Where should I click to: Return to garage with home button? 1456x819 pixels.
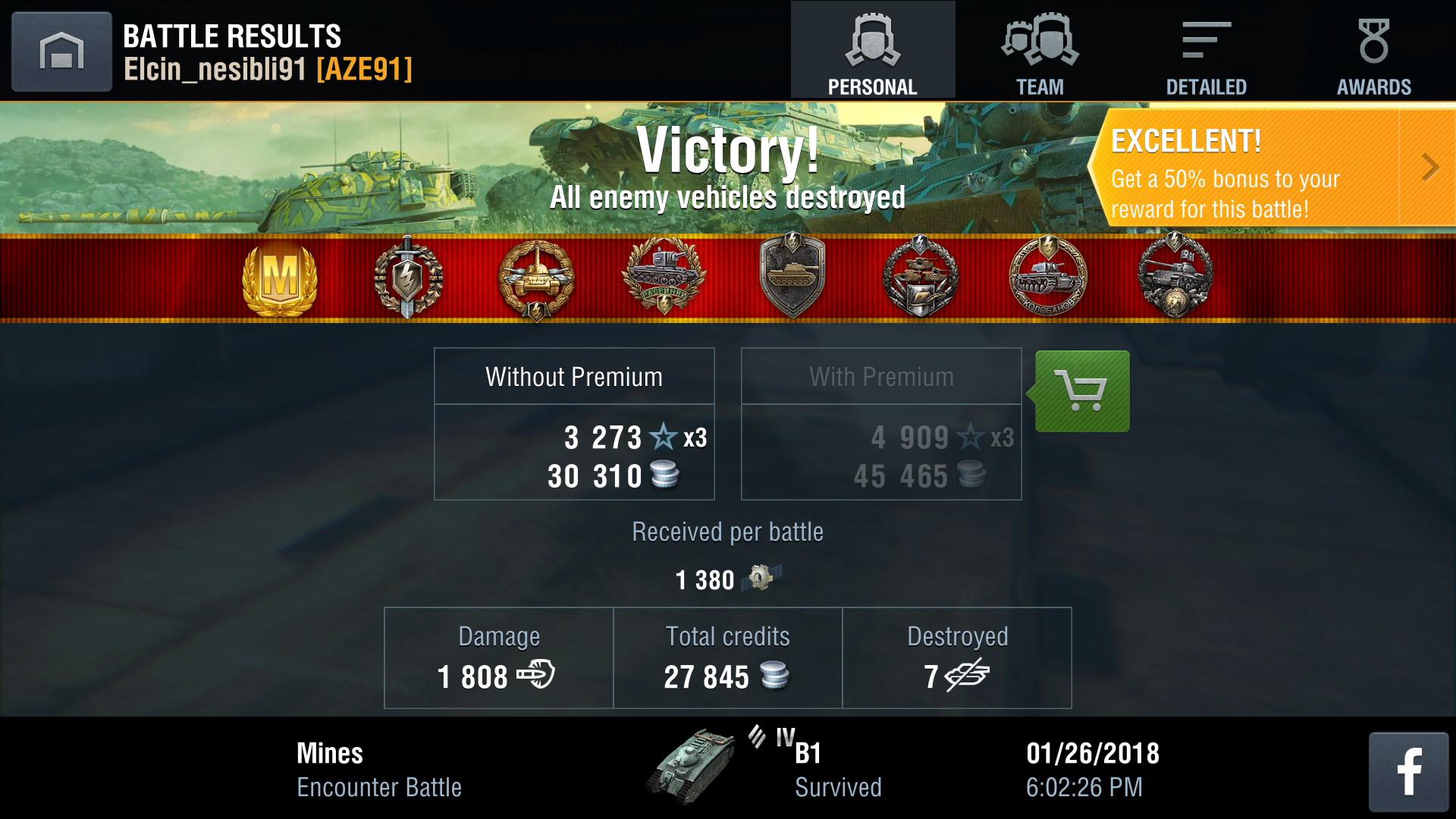tap(61, 52)
